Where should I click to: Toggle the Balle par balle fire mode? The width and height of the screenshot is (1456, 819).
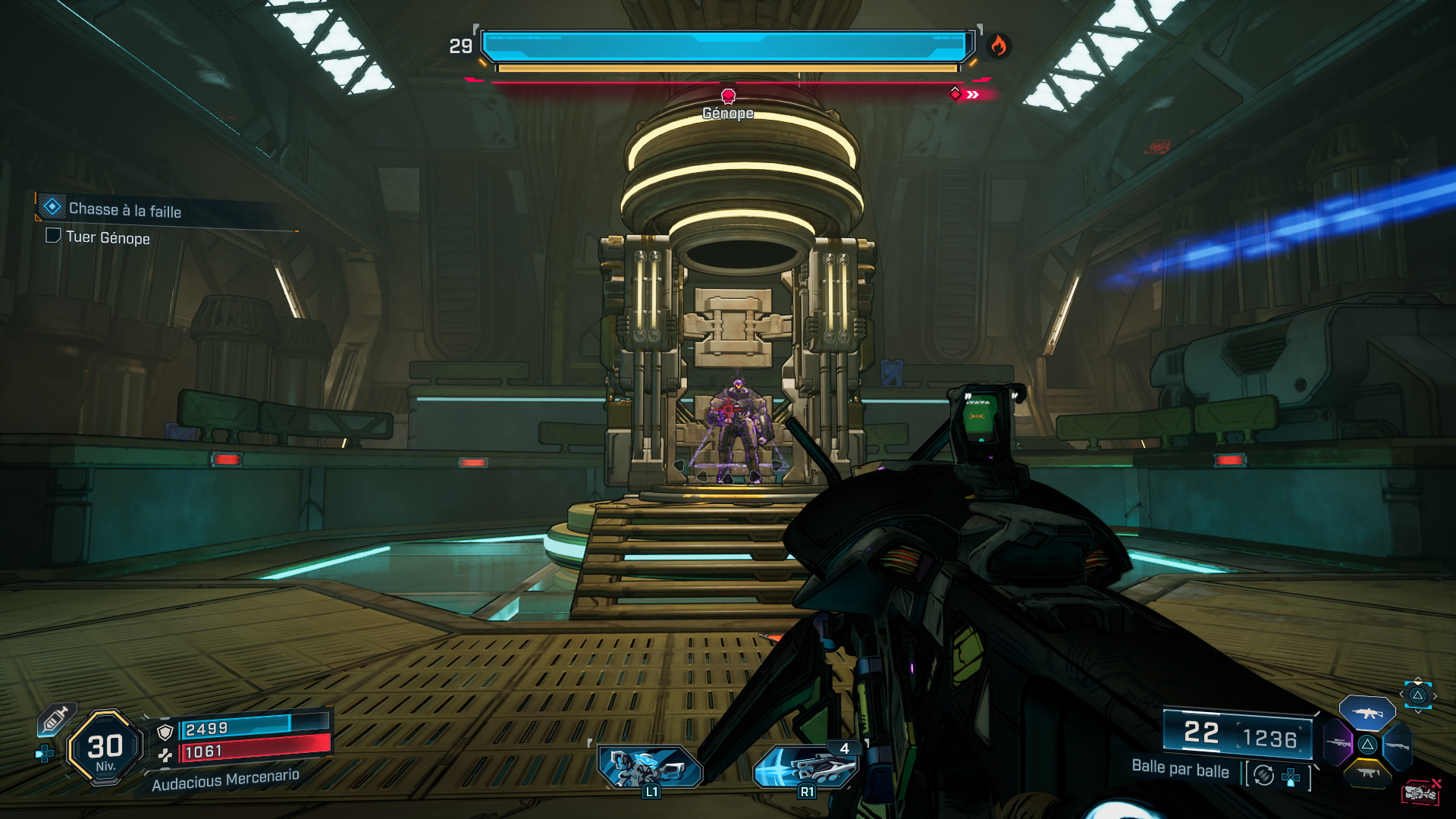click(x=1264, y=775)
